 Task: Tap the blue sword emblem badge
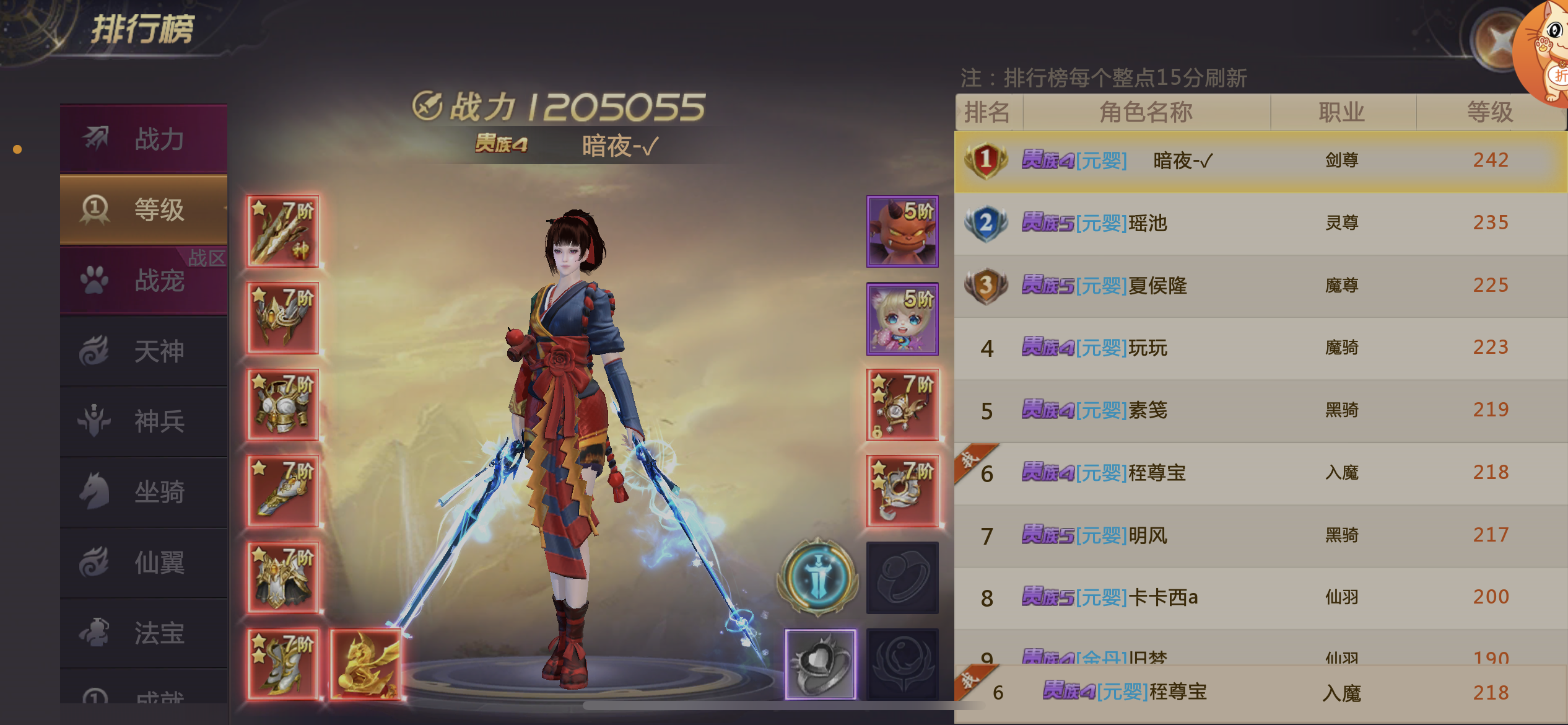point(817,576)
